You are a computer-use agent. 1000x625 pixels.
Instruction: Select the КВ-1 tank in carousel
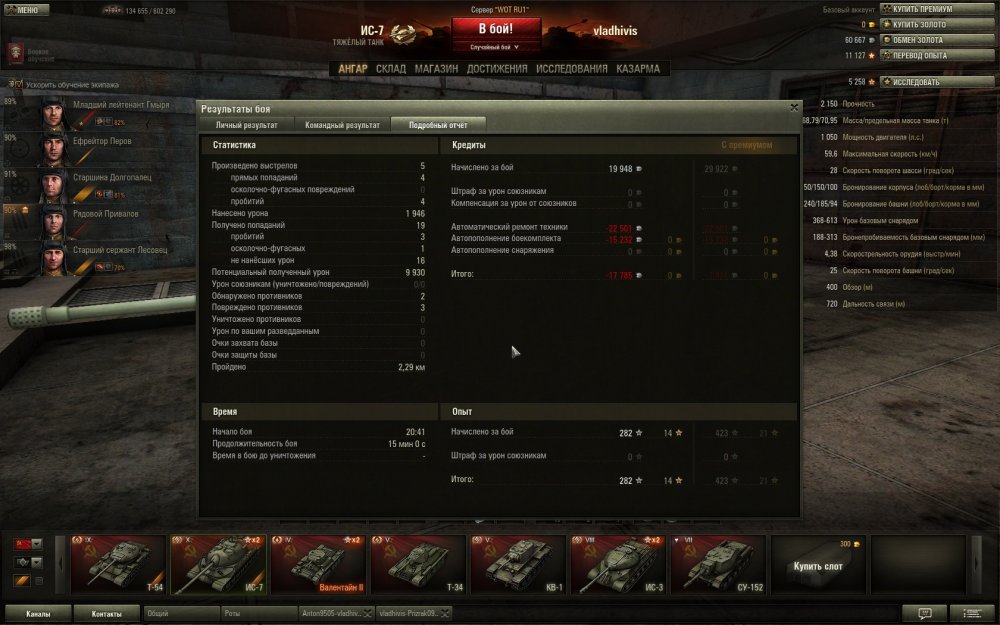516,565
